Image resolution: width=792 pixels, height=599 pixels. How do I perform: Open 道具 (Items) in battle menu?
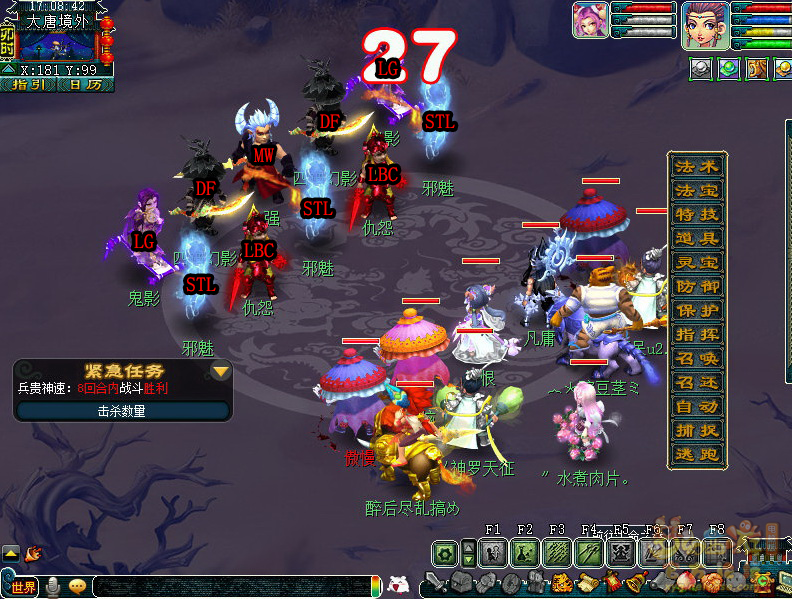pyautogui.click(x=696, y=238)
